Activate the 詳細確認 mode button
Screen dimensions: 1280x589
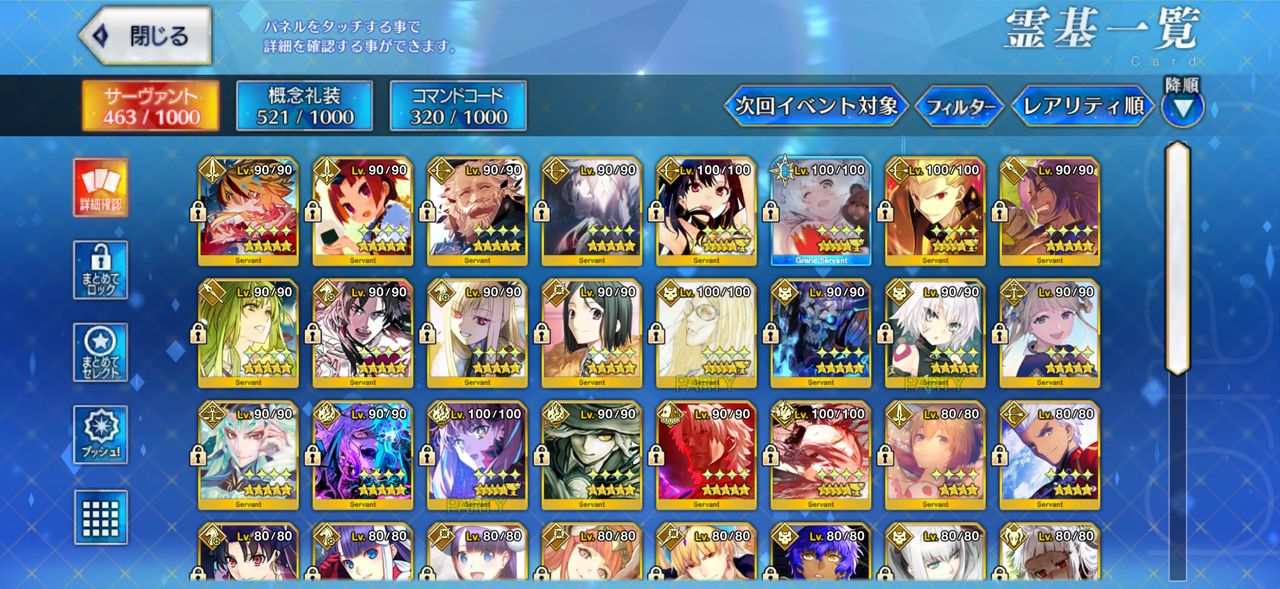(x=101, y=188)
